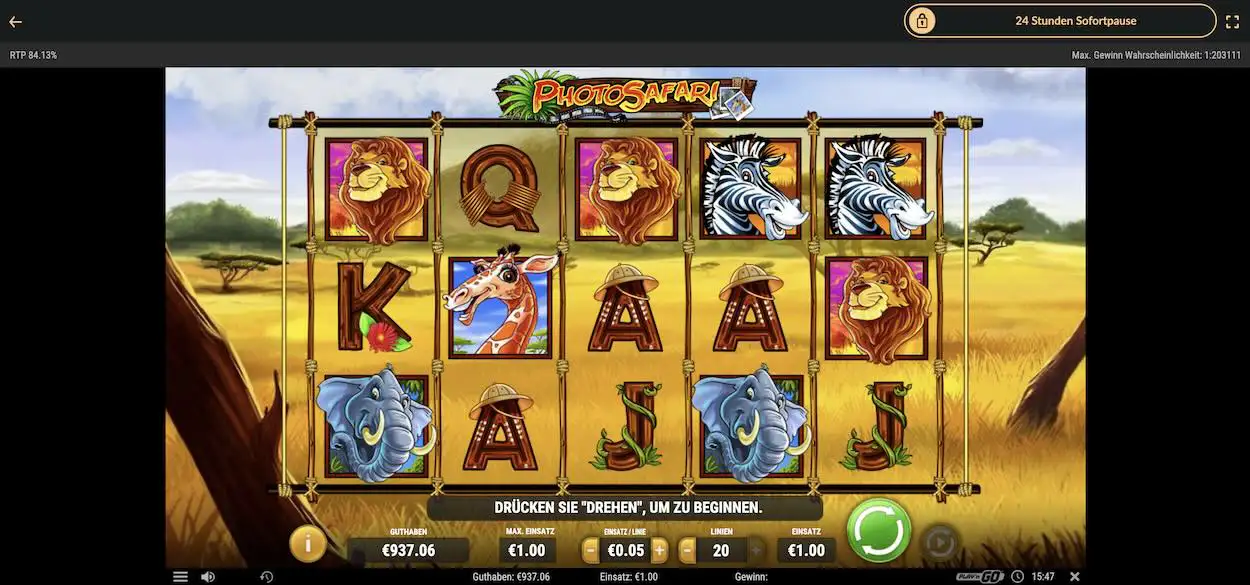Image resolution: width=1250 pixels, height=585 pixels.
Task: Open the hamburger menu in the bottom bar
Action: point(180,577)
